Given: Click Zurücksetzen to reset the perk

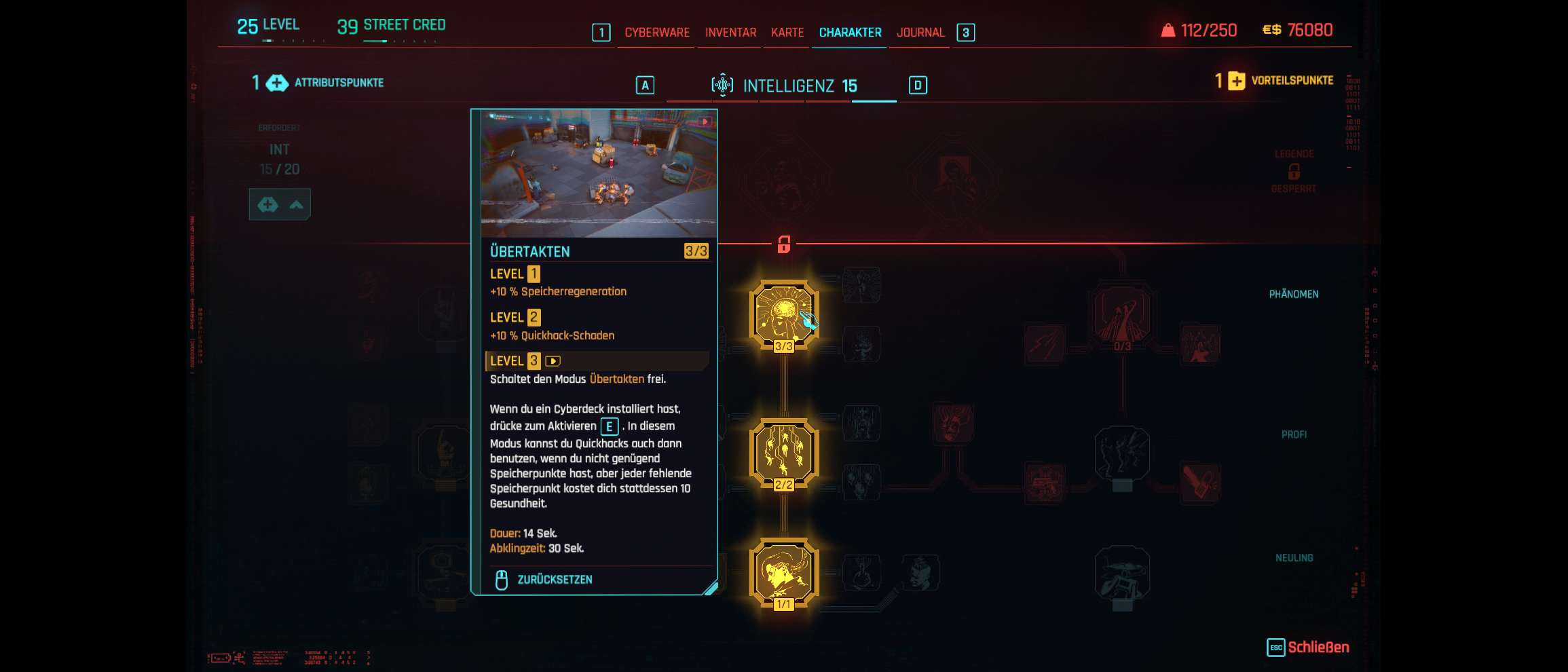Looking at the screenshot, I should click(555, 579).
